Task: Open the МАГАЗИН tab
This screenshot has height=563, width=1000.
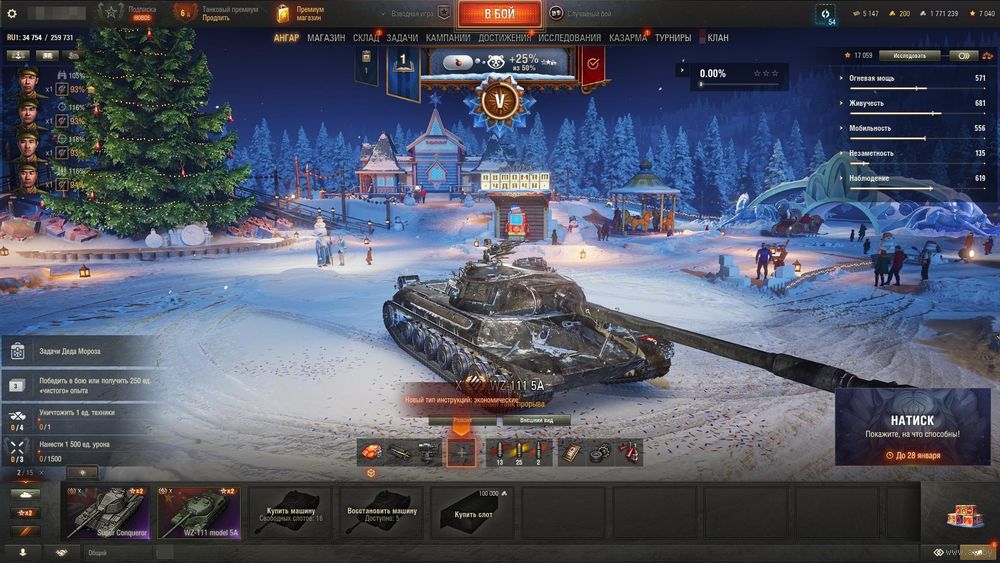Action: (326, 38)
